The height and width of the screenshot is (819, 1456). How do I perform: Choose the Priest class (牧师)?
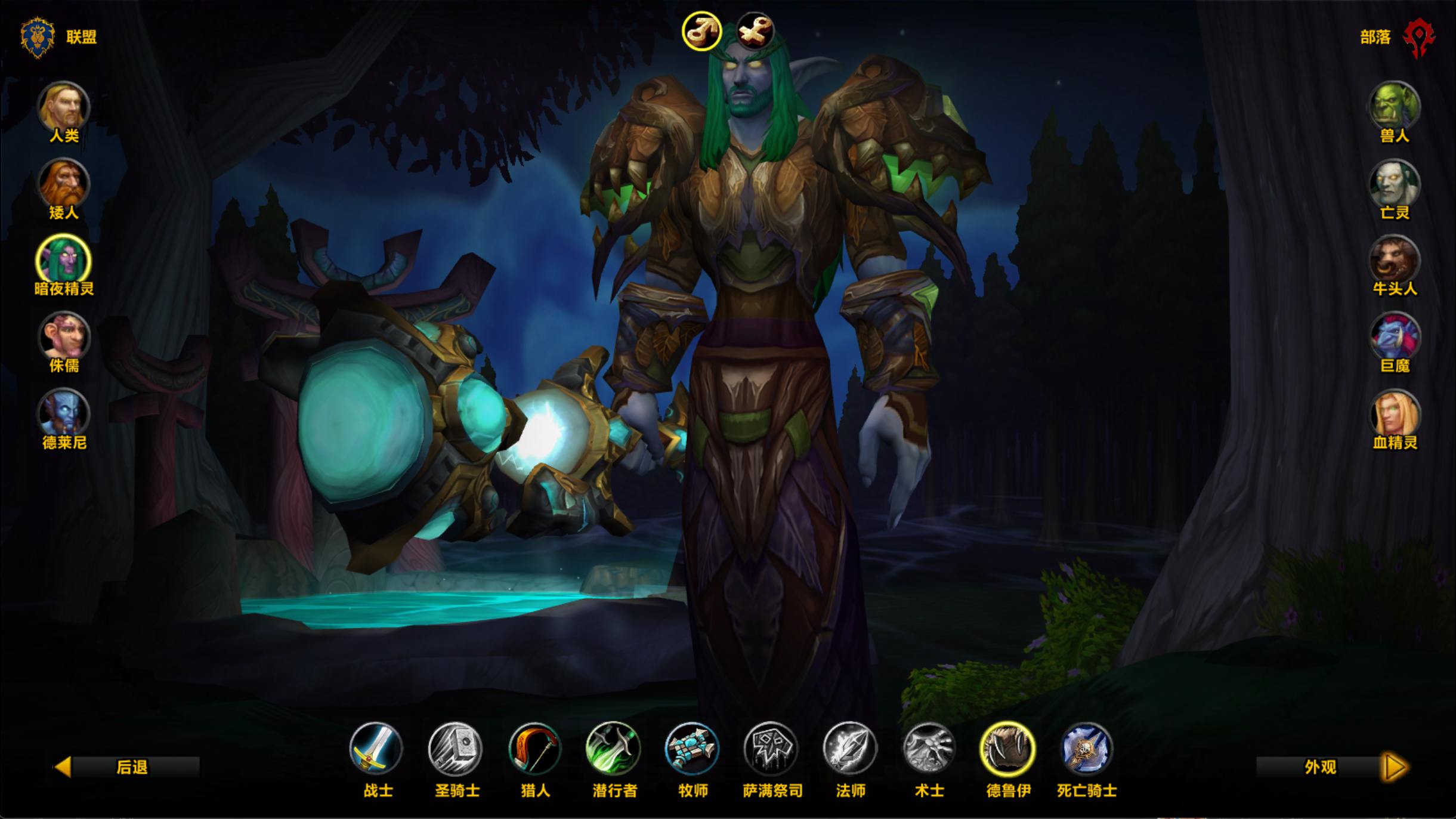pyautogui.click(x=692, y=748)
